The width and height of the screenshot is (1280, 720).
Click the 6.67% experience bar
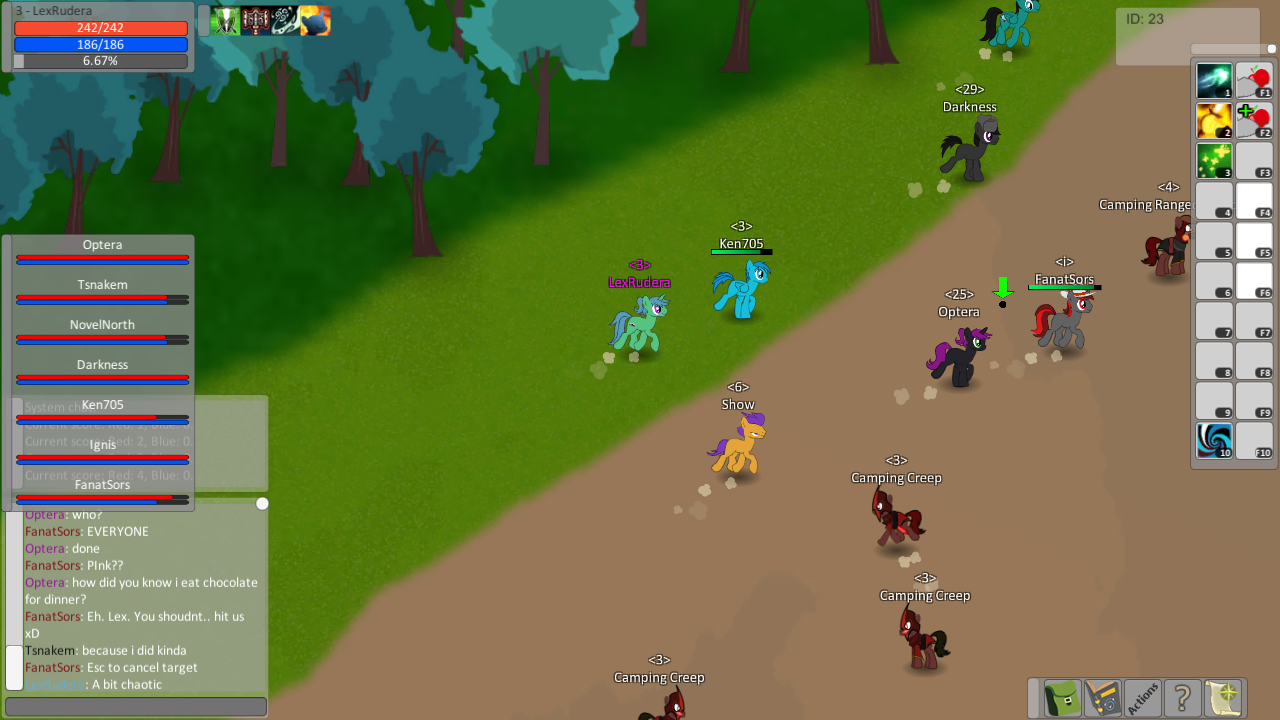tap(100, 61)
